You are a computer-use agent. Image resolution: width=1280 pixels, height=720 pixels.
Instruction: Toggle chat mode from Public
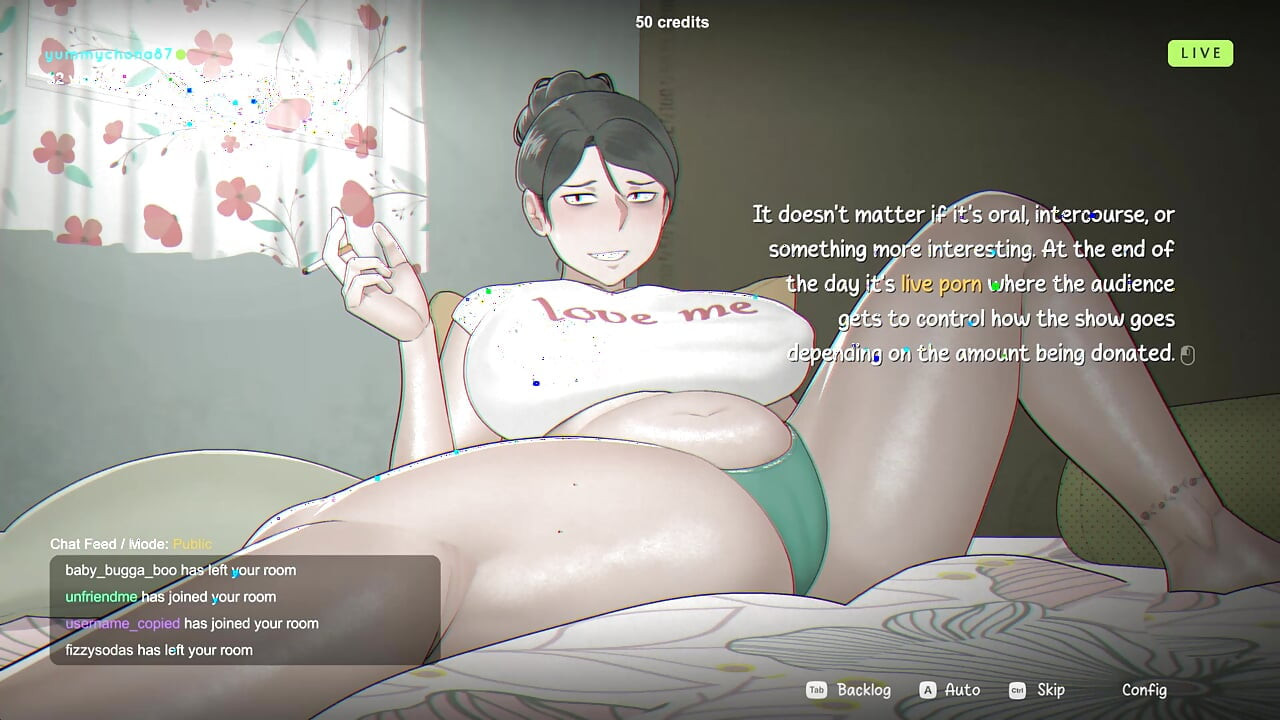(x=191, y=544)
